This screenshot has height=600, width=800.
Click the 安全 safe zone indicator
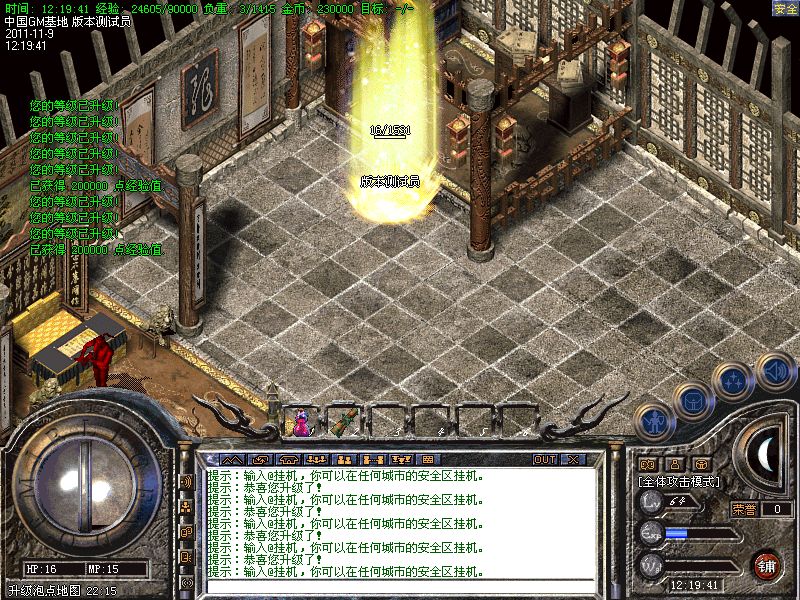[785, 7]
